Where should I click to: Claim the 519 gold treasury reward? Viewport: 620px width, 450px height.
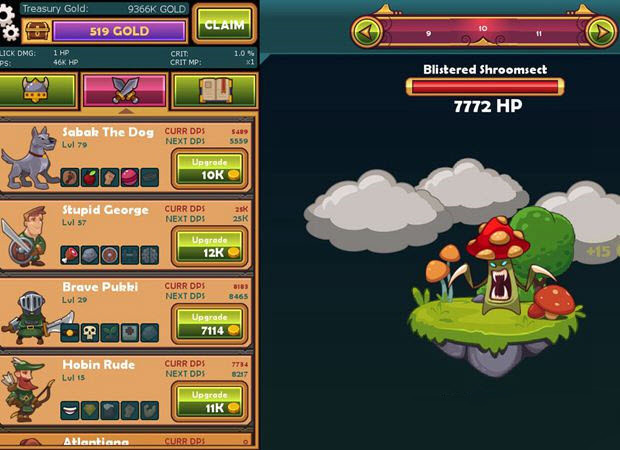pyautogui.click(x=224, y=23)
